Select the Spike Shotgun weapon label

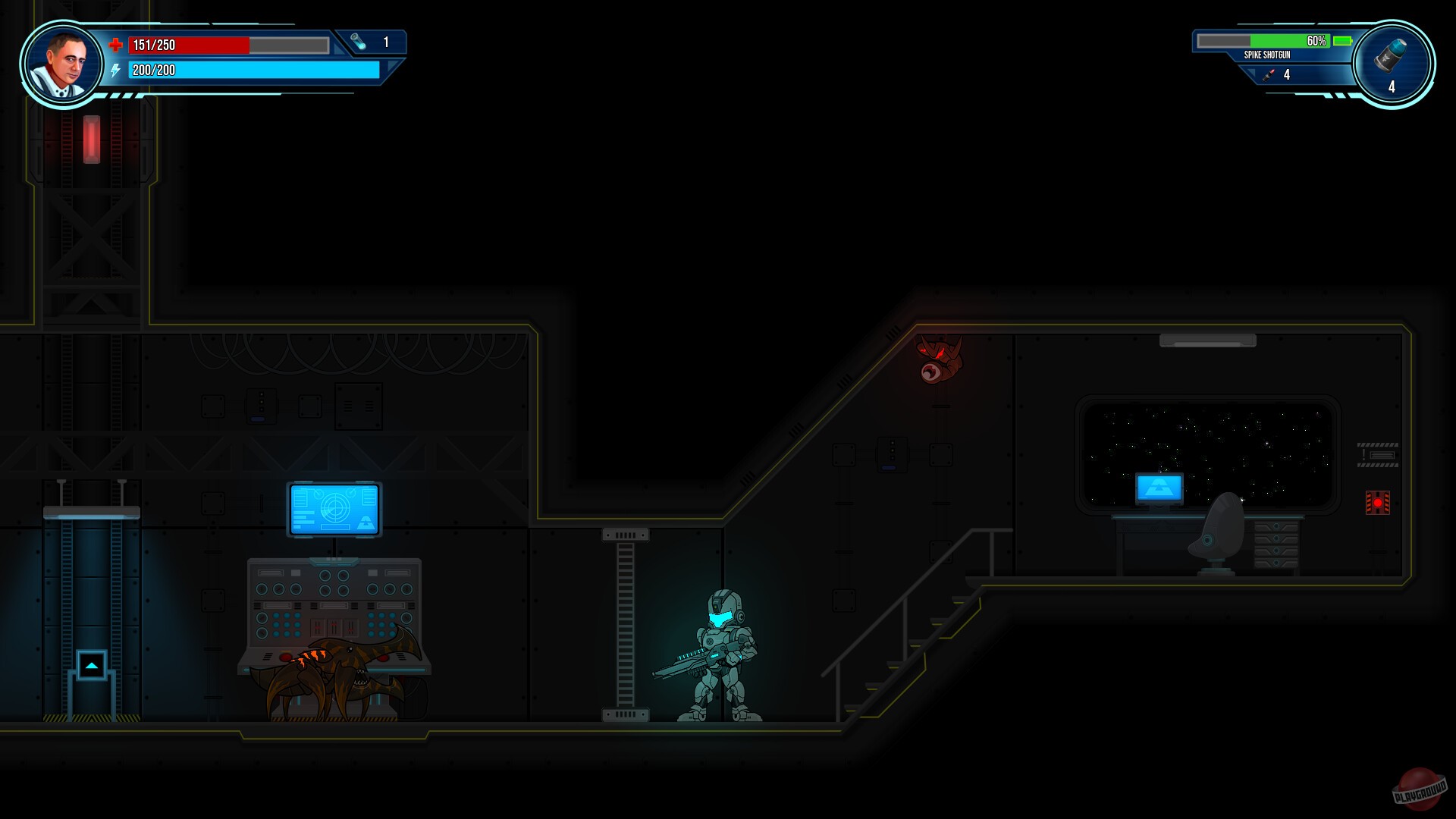tap(1267, 55)
